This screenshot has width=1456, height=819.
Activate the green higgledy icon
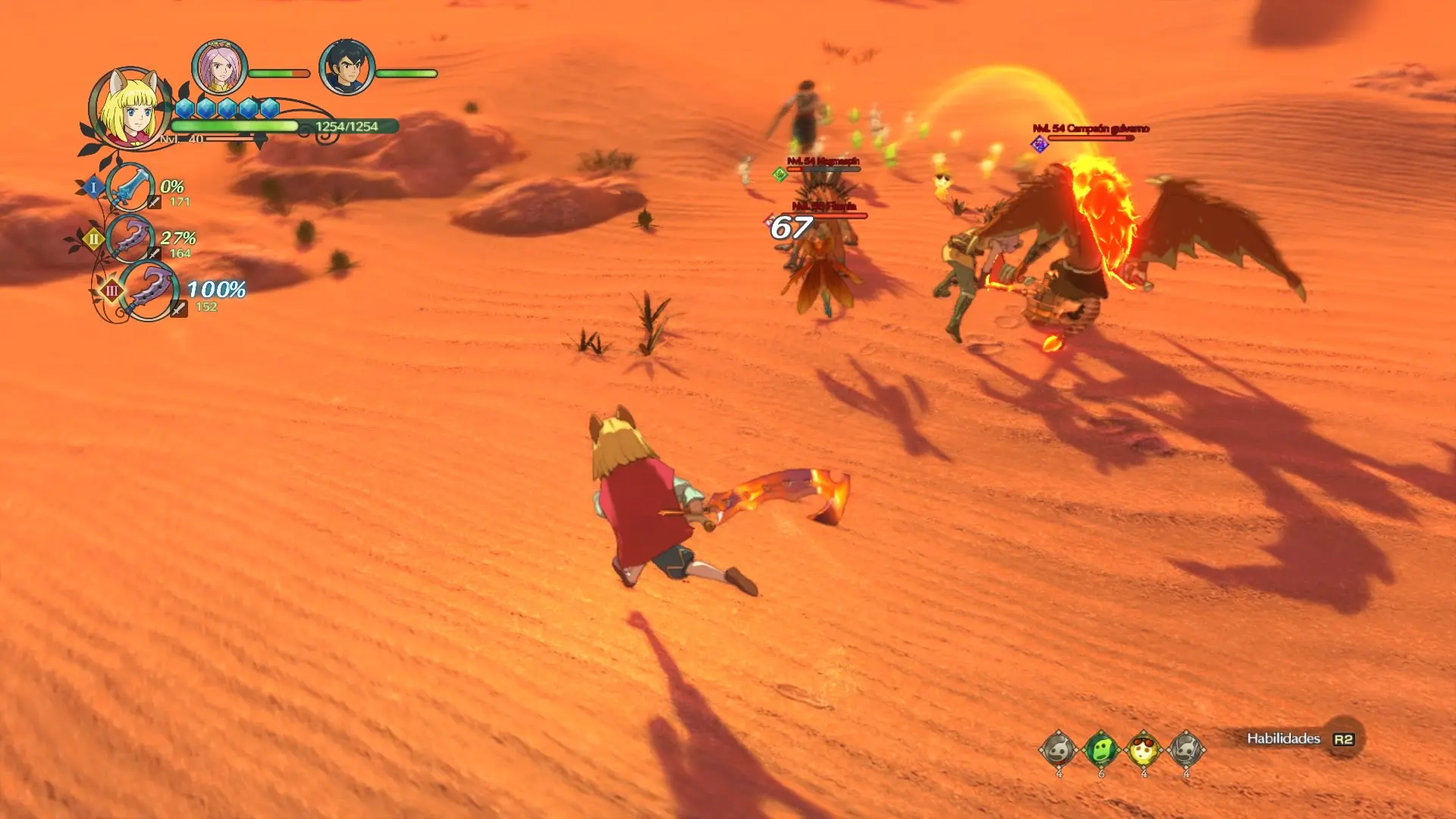[1100, 750]
